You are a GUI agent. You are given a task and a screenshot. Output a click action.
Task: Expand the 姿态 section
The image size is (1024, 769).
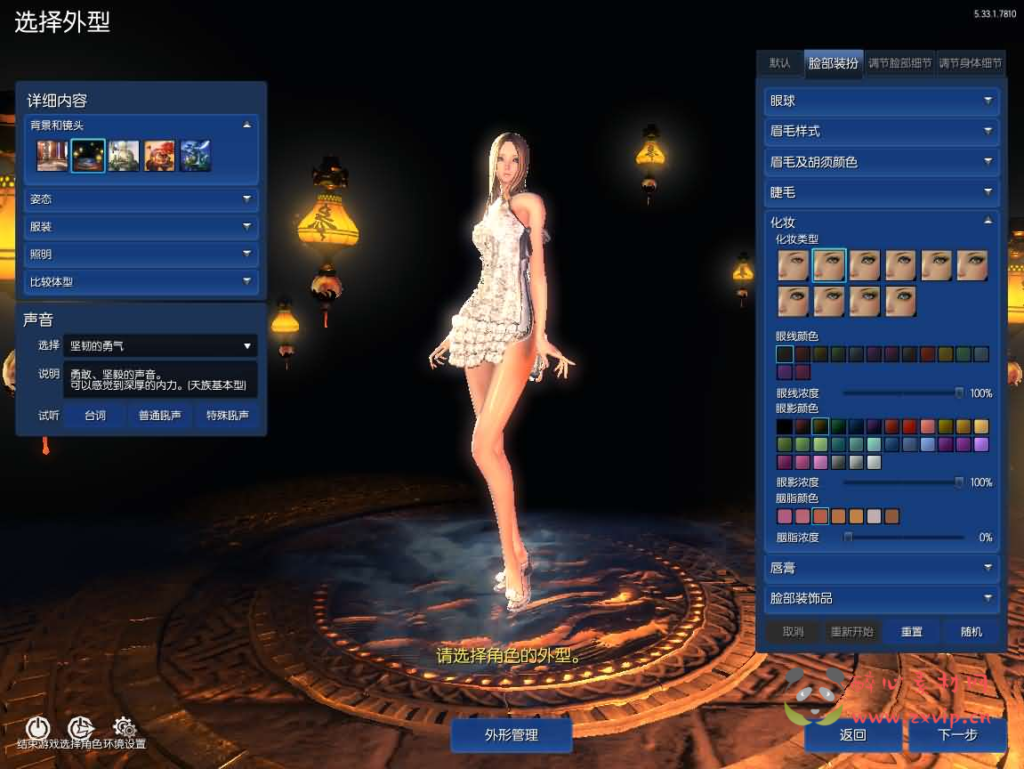point(141,199)
